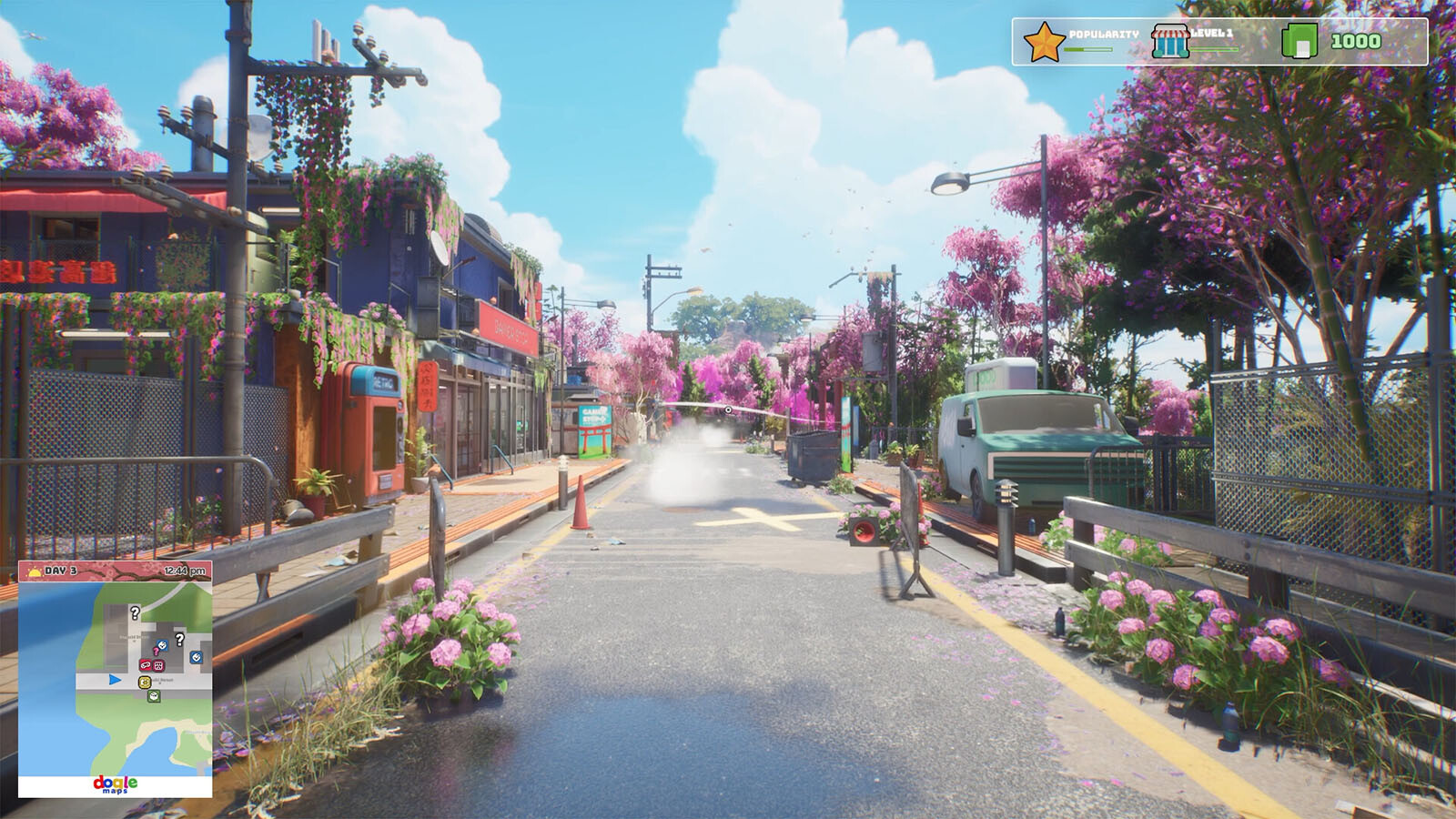Click the green cash money icon
The image size is (1456, 819).
coord(1299,41)
